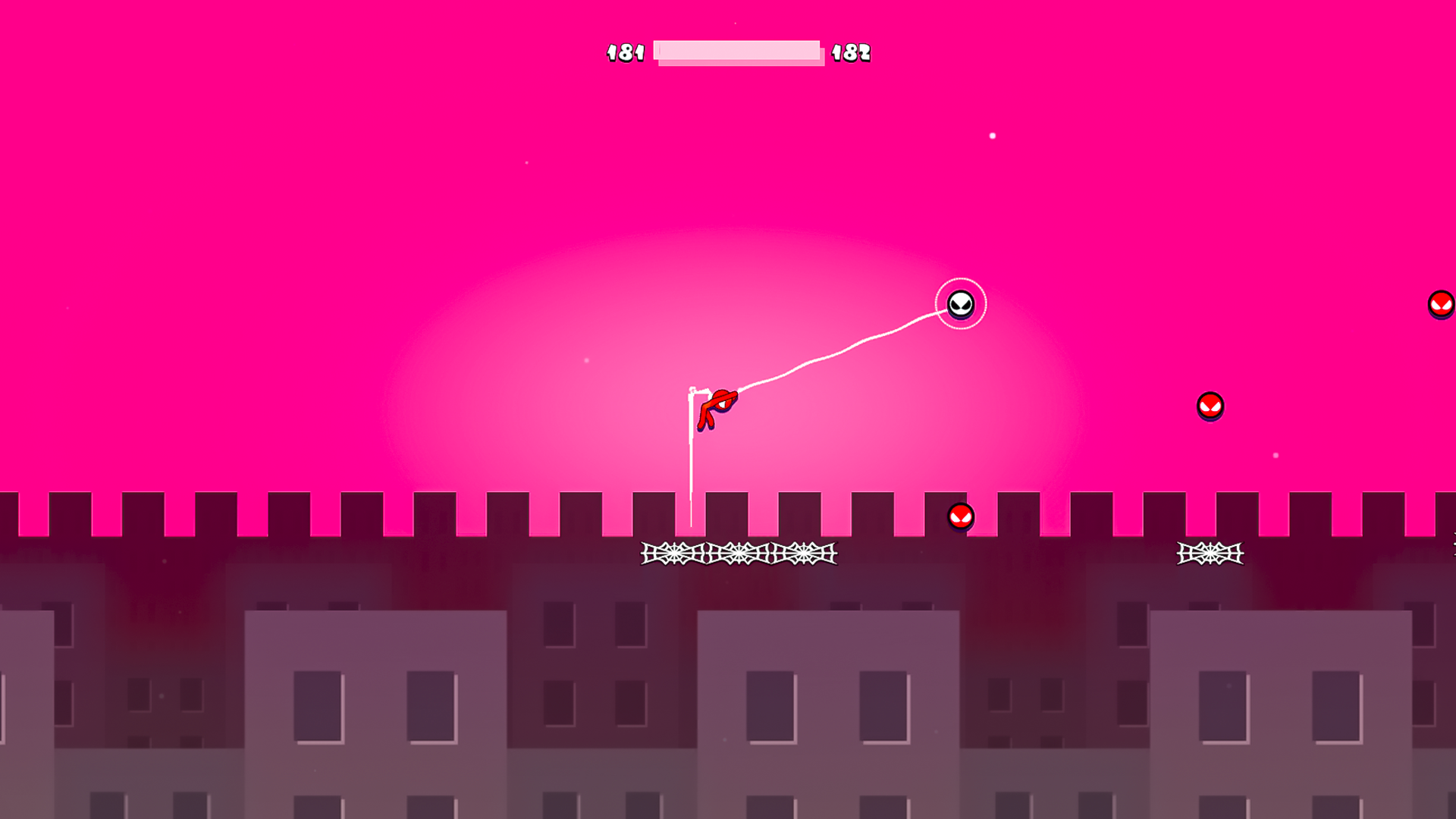The width and height of the screenshot is (1456, 819).
Task: Select the red spider floating at far right middle
Action: (1211, 407)
